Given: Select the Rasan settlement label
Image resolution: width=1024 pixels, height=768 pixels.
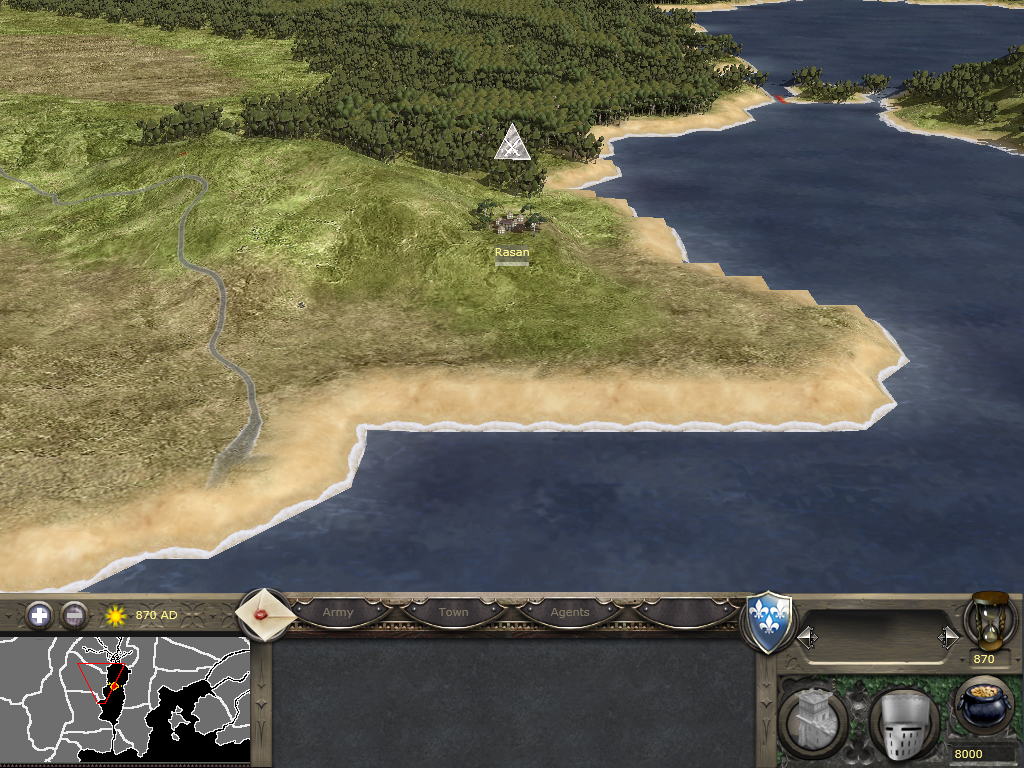Looking at the screenshot, I should (x=512, y=253).
